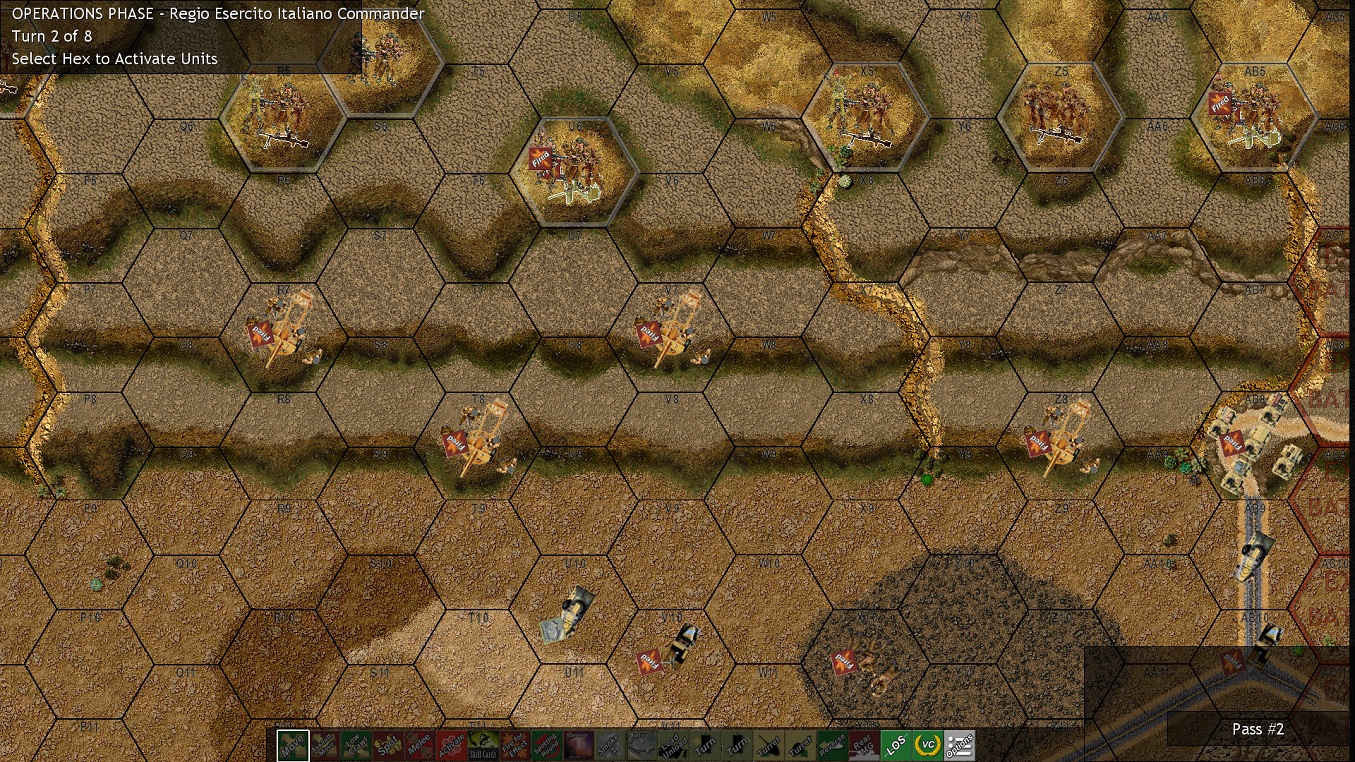Click the Pass #2 button
This screenshot has width=1355, height=762.
coord(1256,729)
